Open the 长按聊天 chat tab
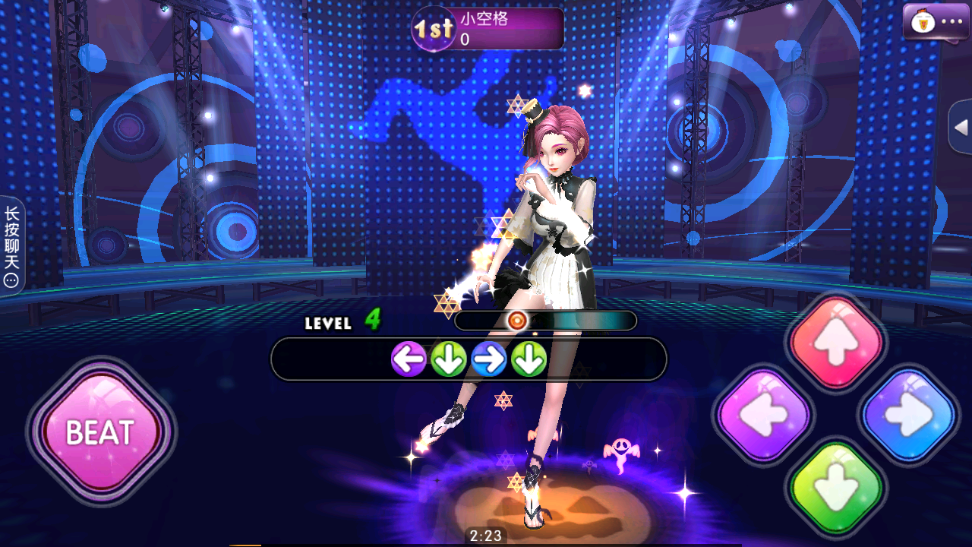 [11, 245]
